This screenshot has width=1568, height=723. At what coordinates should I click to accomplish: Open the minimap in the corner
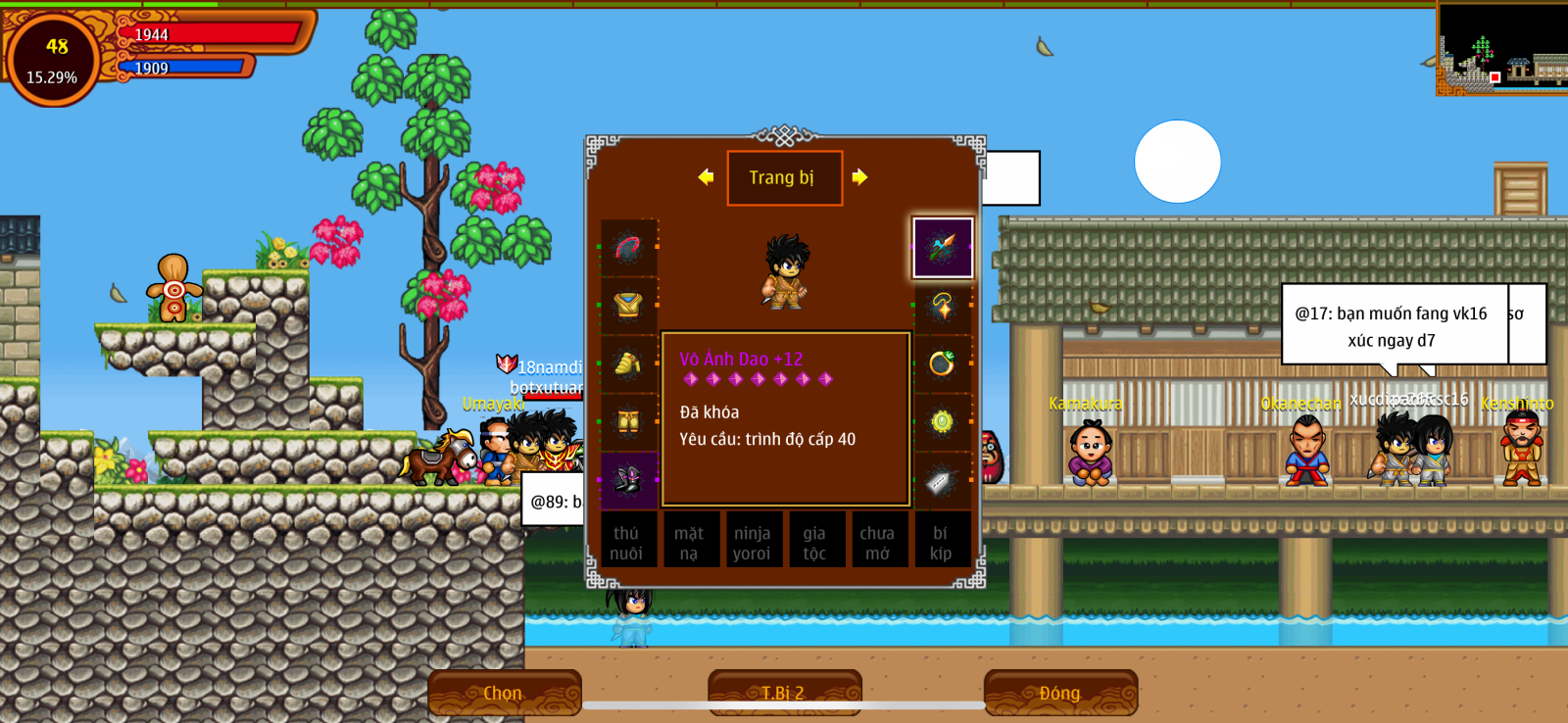pos(1501,48)
